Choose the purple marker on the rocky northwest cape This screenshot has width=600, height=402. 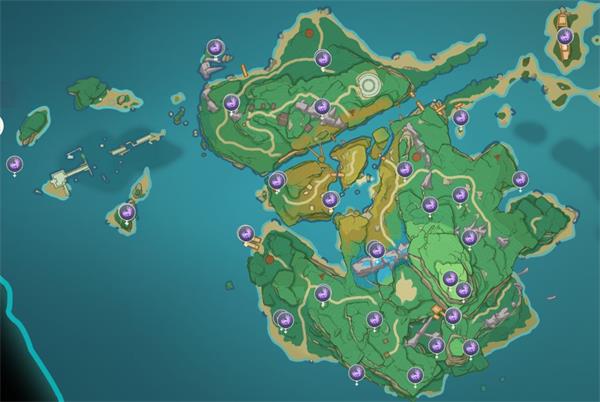pos(214,47)
